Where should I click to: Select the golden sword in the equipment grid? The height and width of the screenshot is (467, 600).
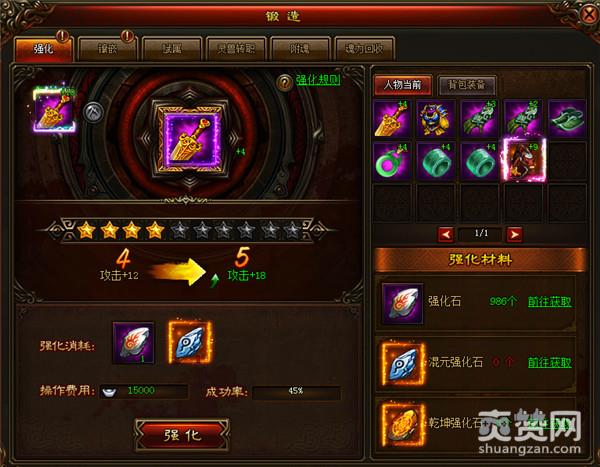(391, 120)
